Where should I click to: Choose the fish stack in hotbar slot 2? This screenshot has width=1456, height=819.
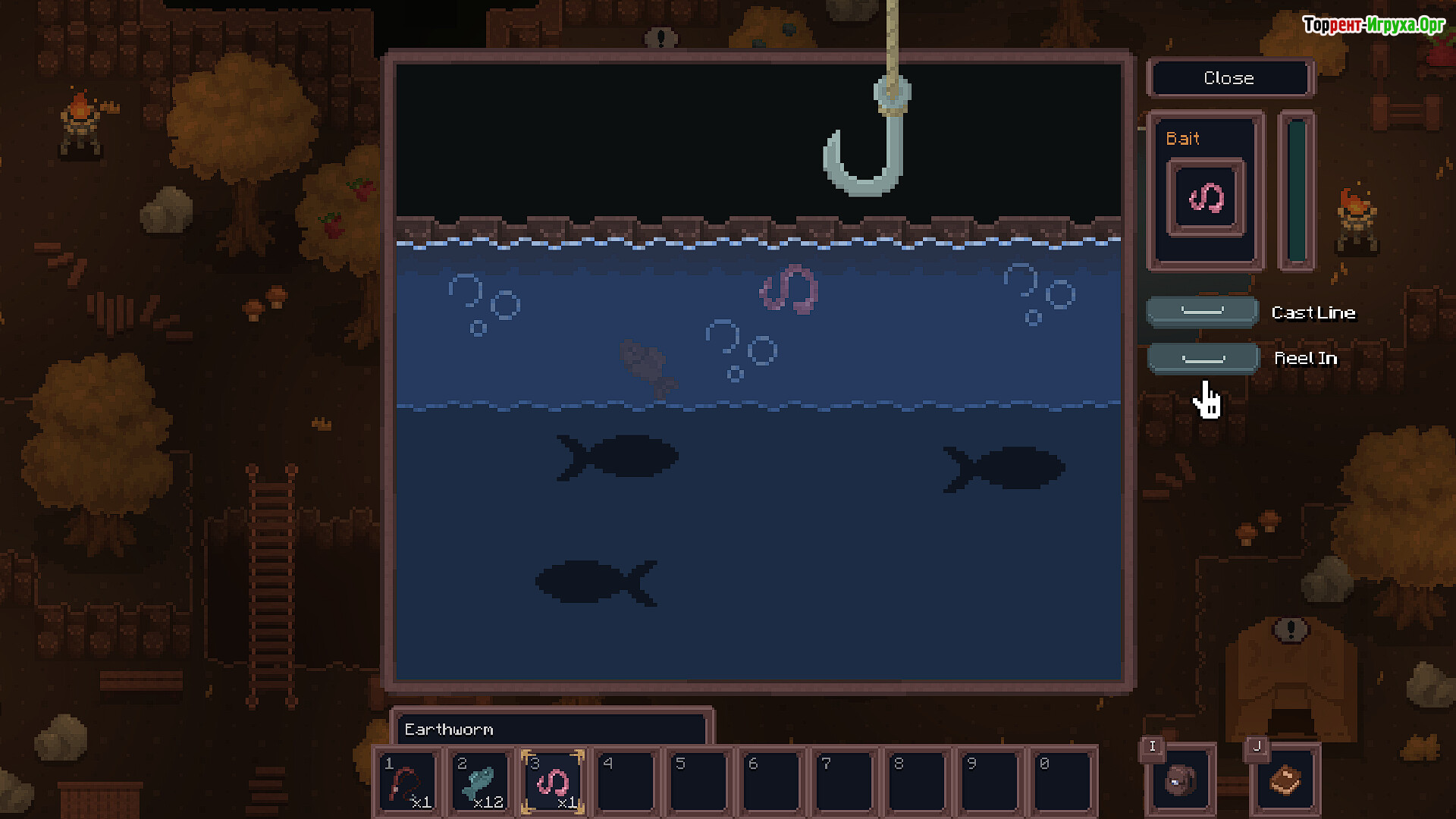pyautogui.click(x=480, y=783)
